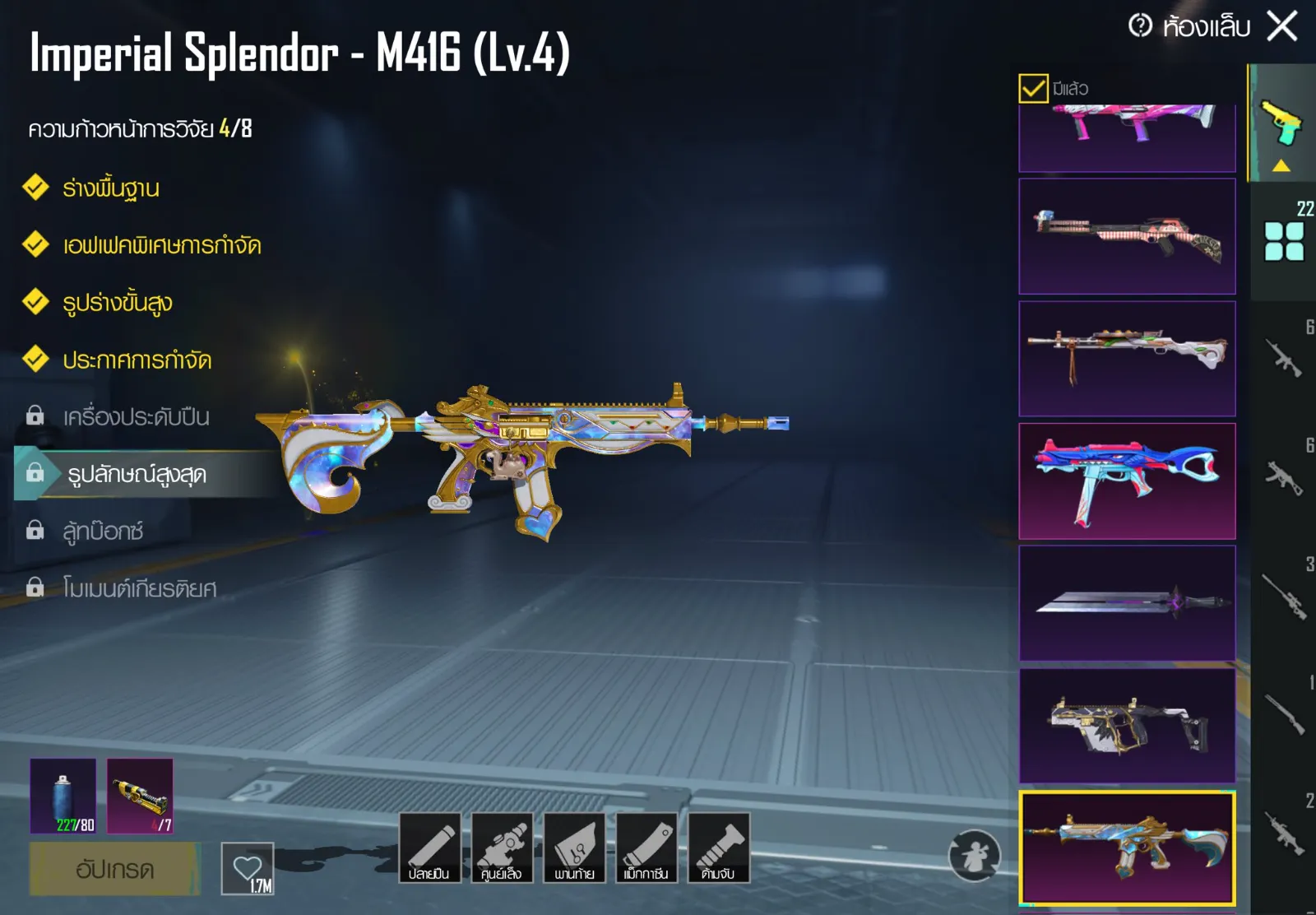Select the รูปร่างขั้นสูง stage

[118, 303]
